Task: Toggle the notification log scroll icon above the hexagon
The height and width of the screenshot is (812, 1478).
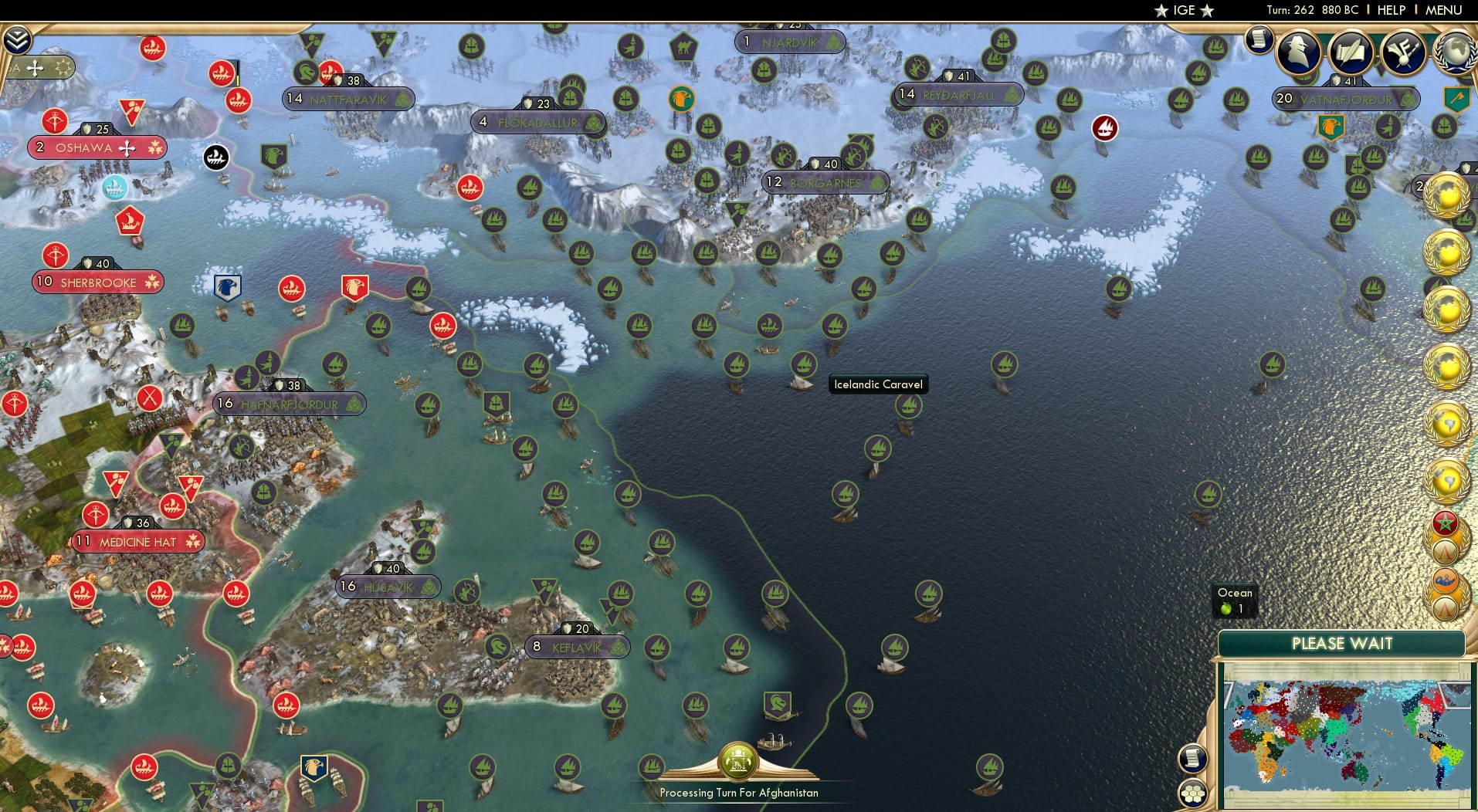Action: click(1193, 759)
